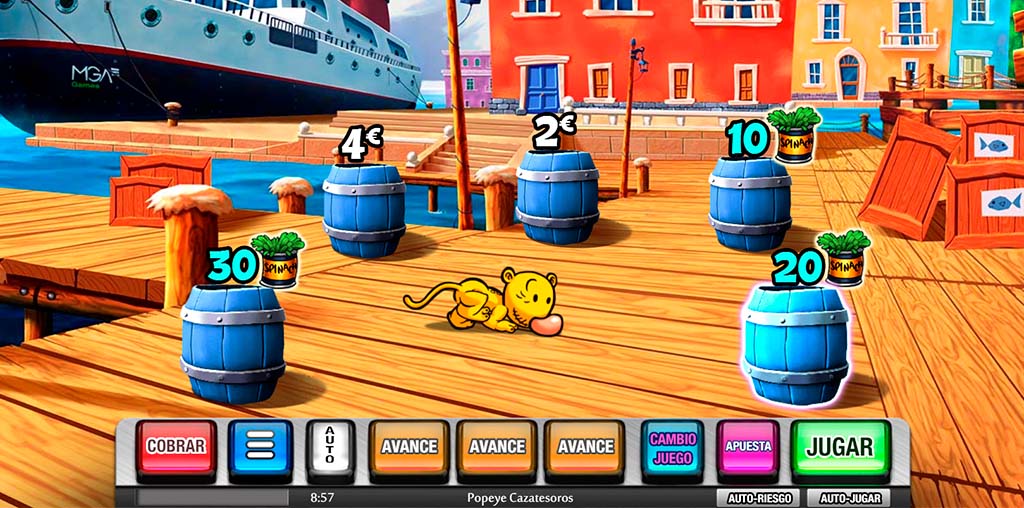Select the 4€ barrel
The width and height of the screenshot is (1024, 508).
[364, 208]
